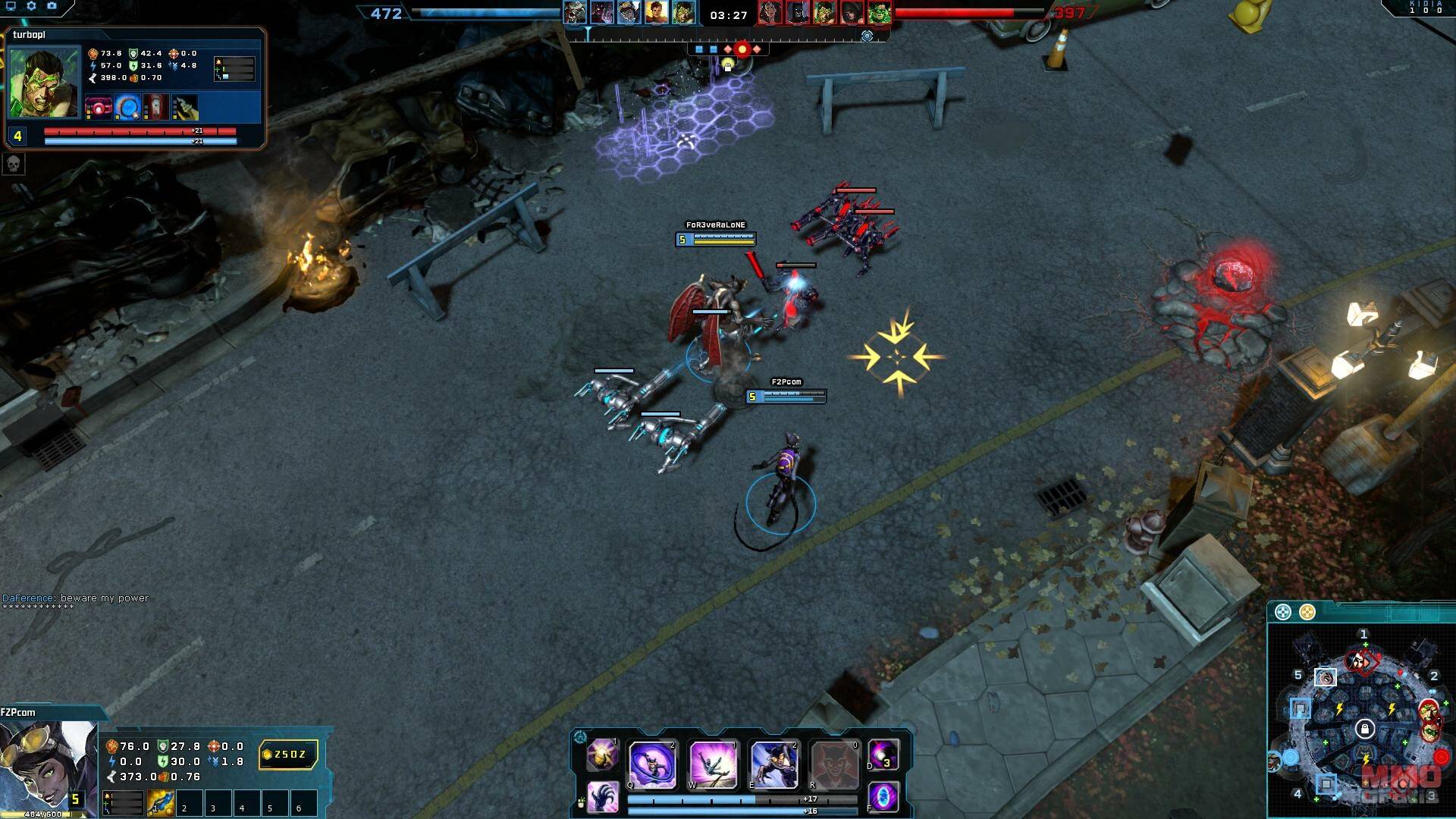Select turbopl's hero portrait

pyautogui.click(x=44, y=82)
